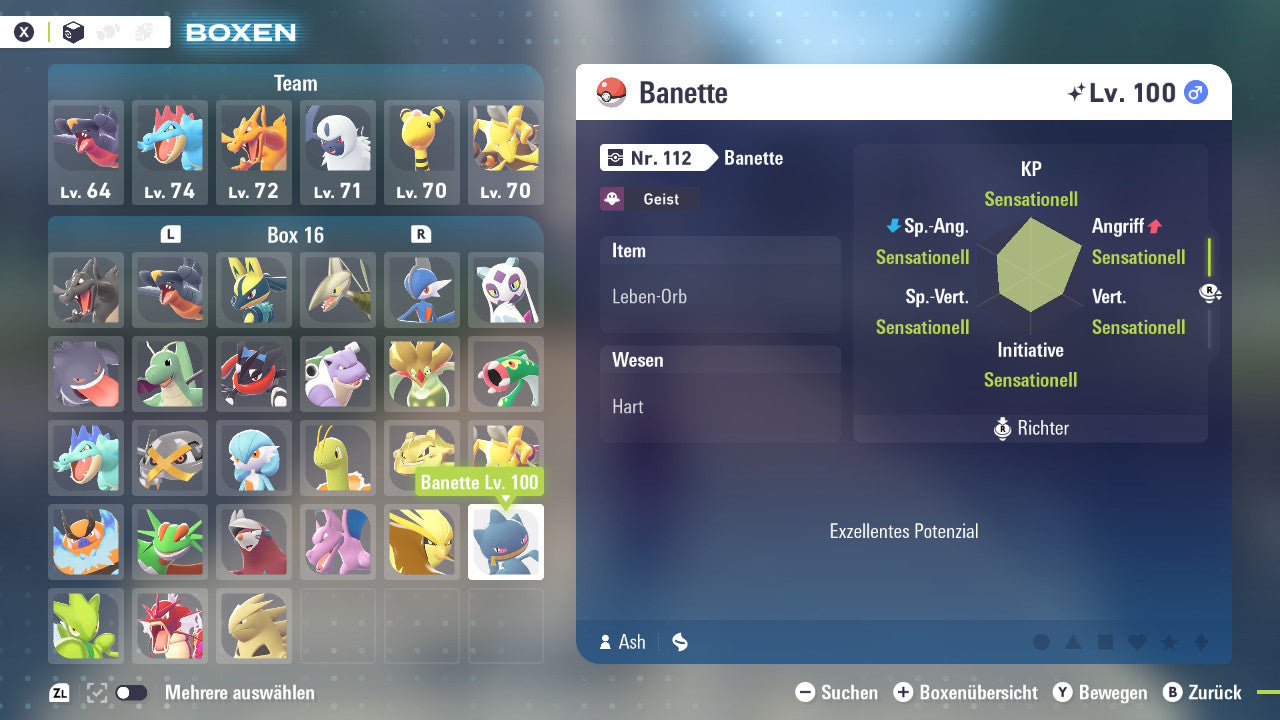1280x720 pixels.
Task: Switch to the Team section
Action: pos(295,83)
